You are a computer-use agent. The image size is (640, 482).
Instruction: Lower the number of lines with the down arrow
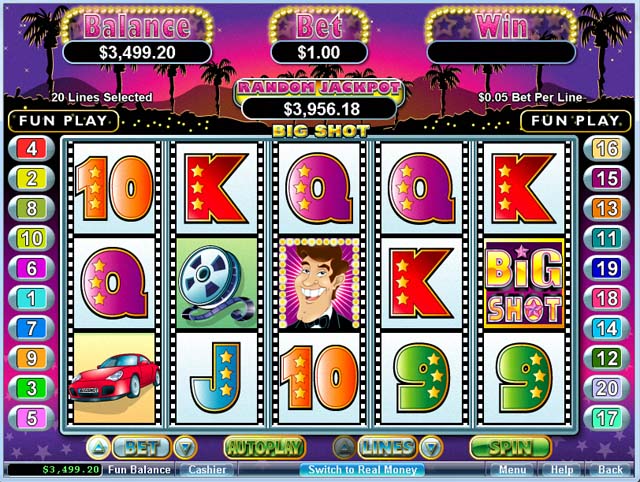(430, 447)
